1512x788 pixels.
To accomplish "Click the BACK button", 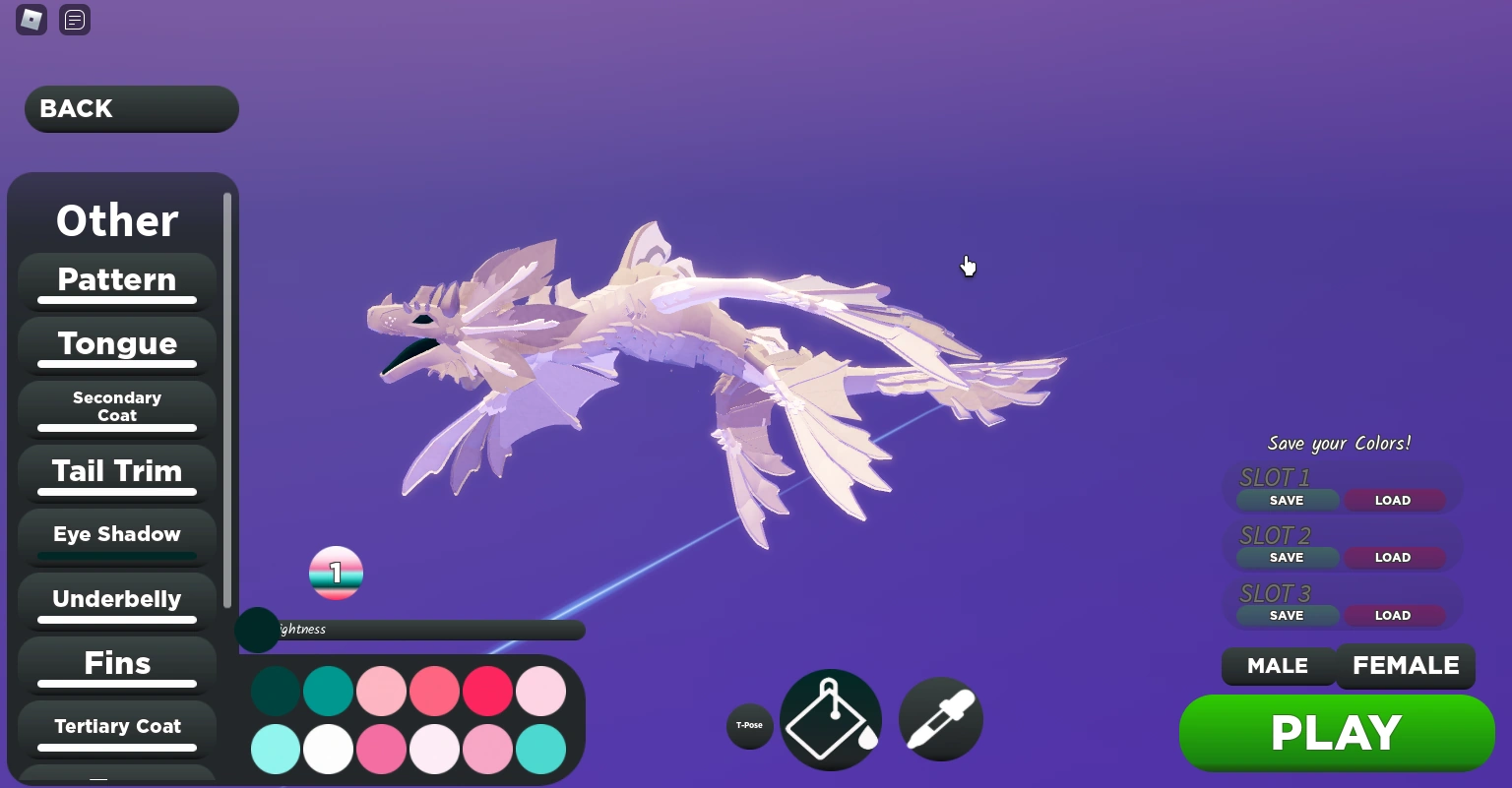I will [x=131, y=108].
